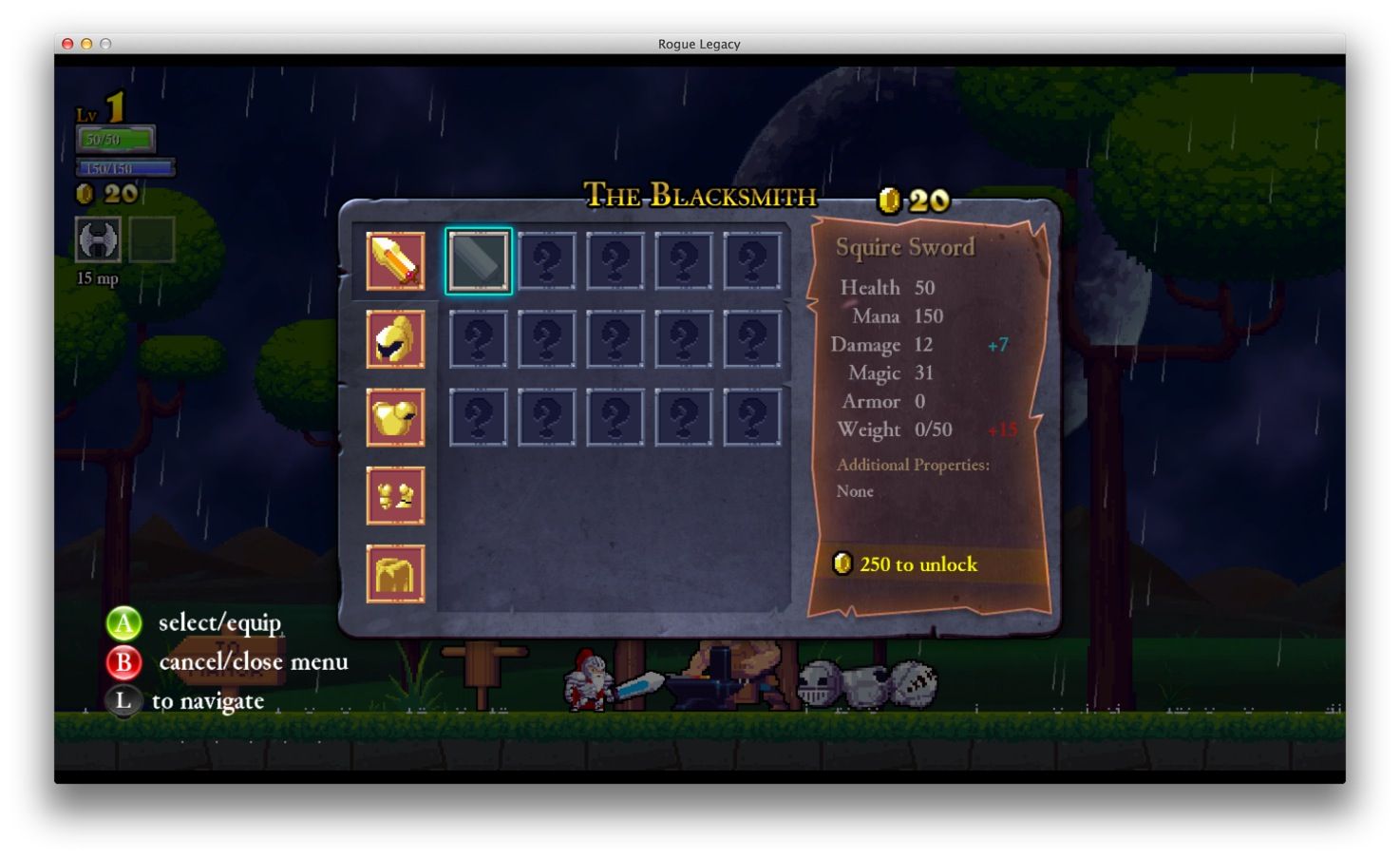Minimize the Rogue Legacy window
1400x859 pixels.
pos(86,44)
